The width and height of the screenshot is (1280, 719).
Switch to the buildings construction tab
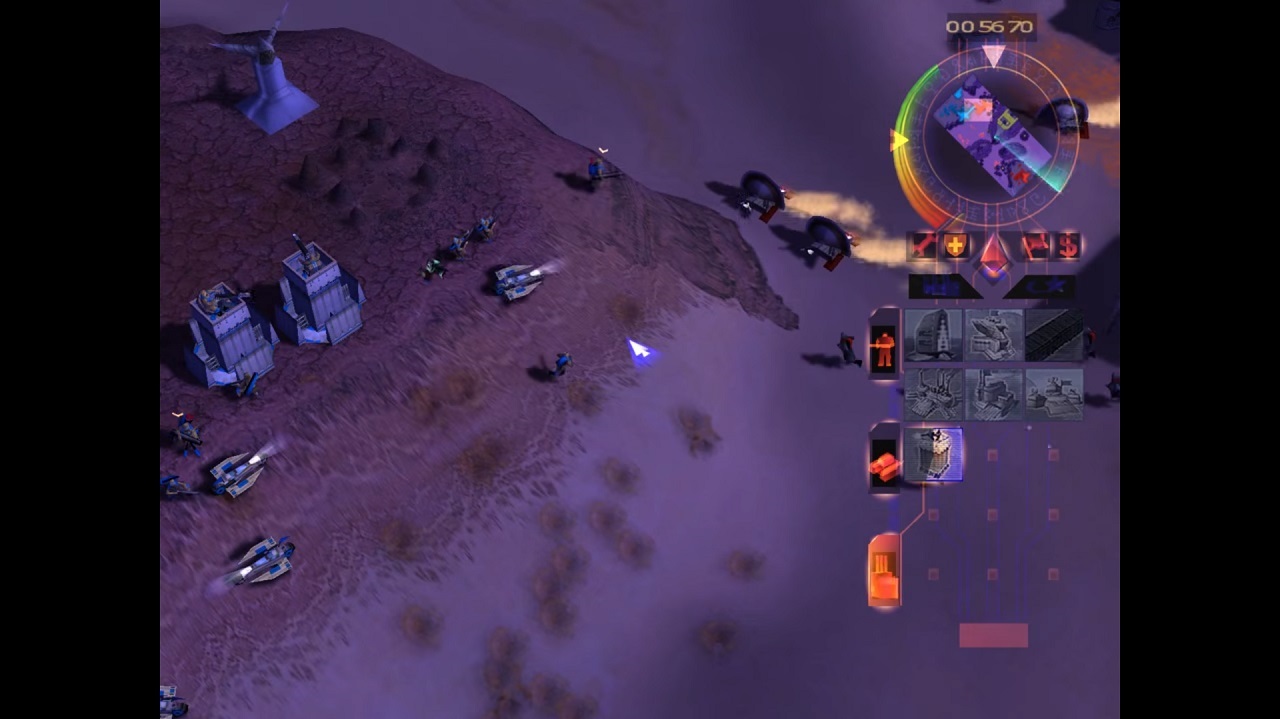[884, 572]
